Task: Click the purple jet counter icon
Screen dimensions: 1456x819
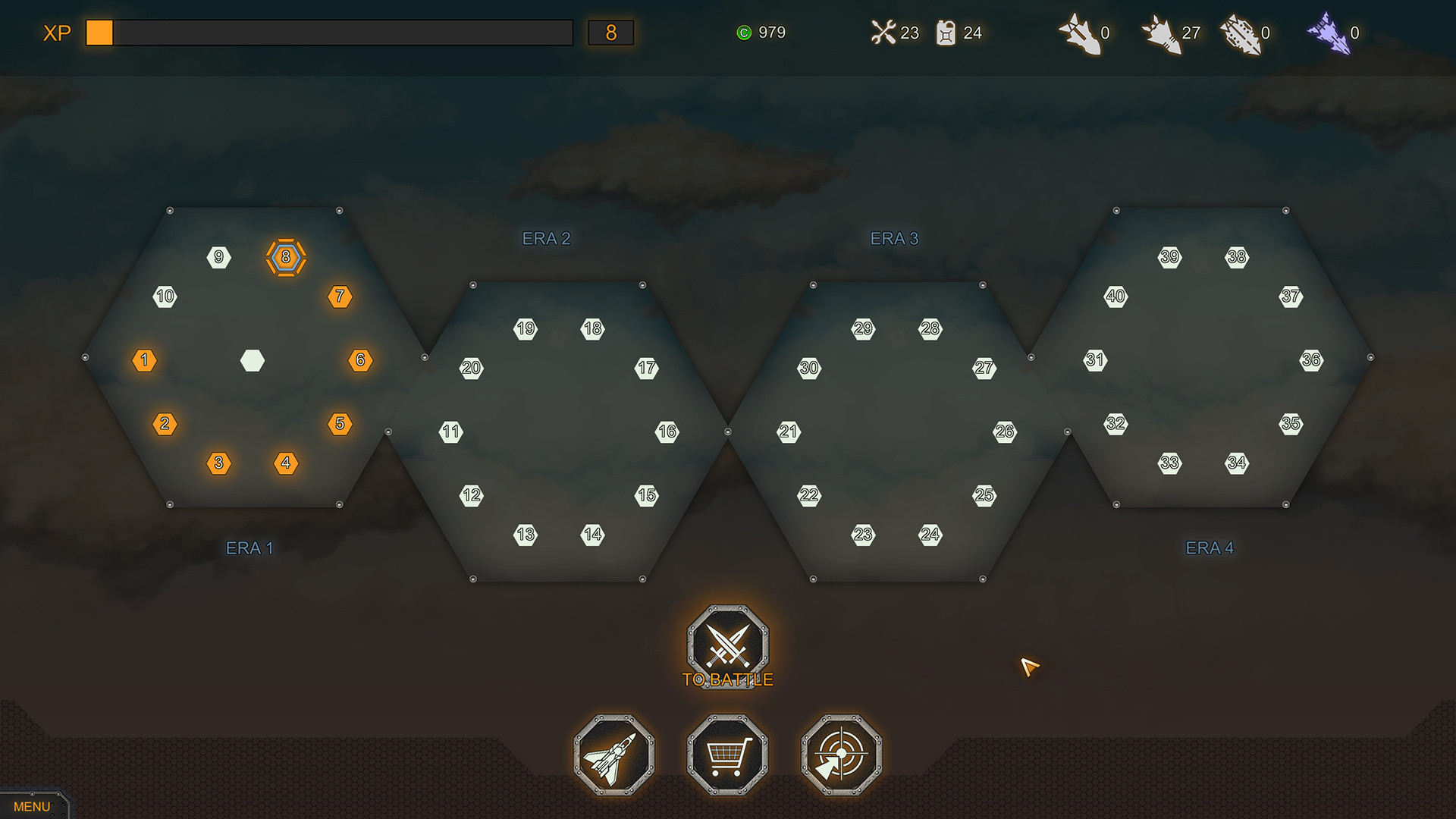Action: [x=1330, y=33]
